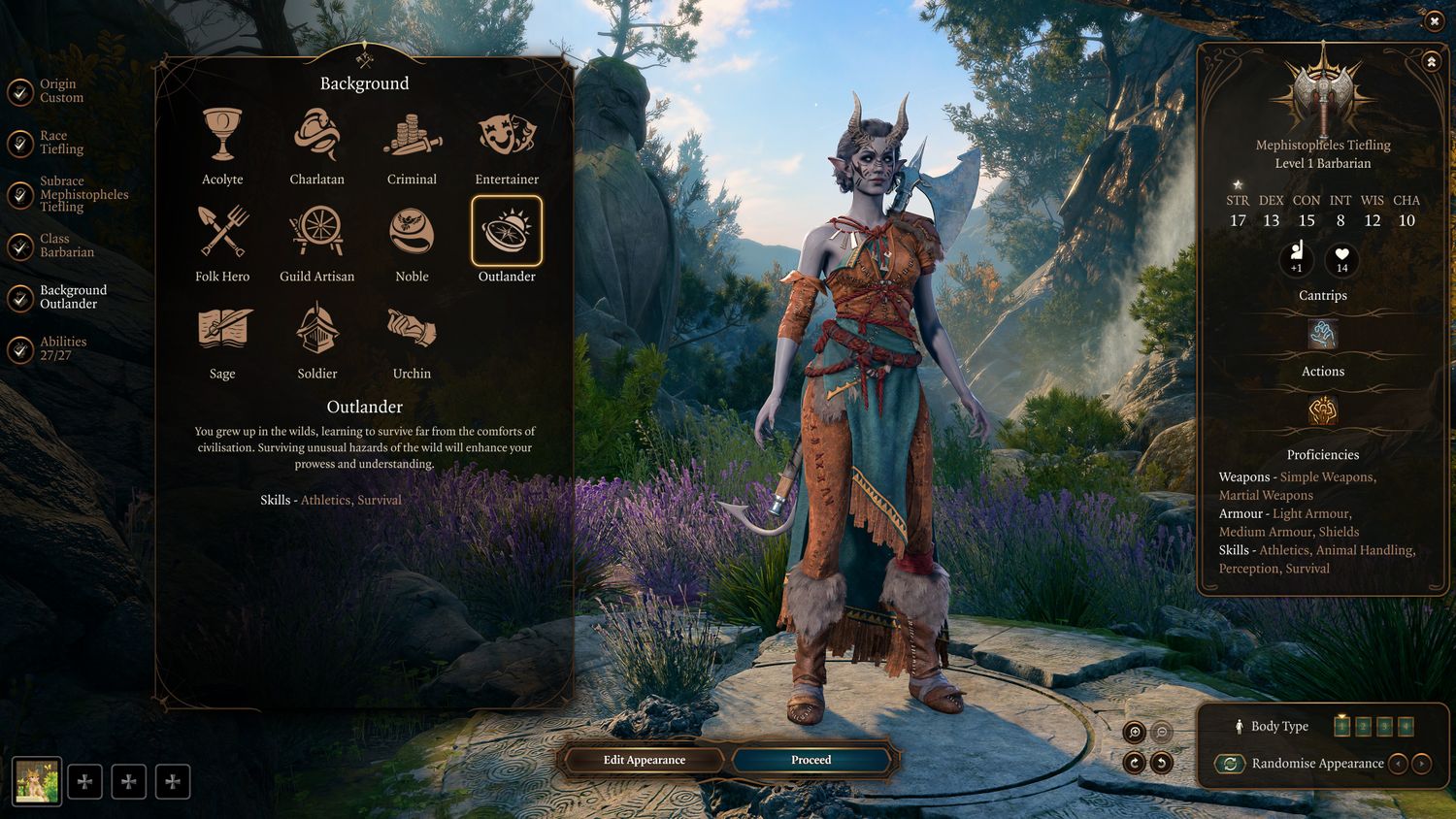This screenshot has width=1456, height=819.
Task: Select the Sage background
Action: click(222, 330)
